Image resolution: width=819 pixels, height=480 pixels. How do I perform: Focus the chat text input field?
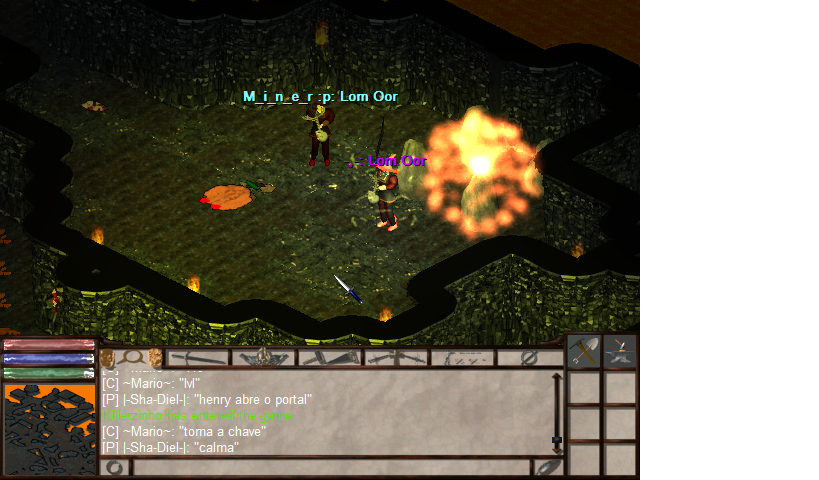[330, 467]
